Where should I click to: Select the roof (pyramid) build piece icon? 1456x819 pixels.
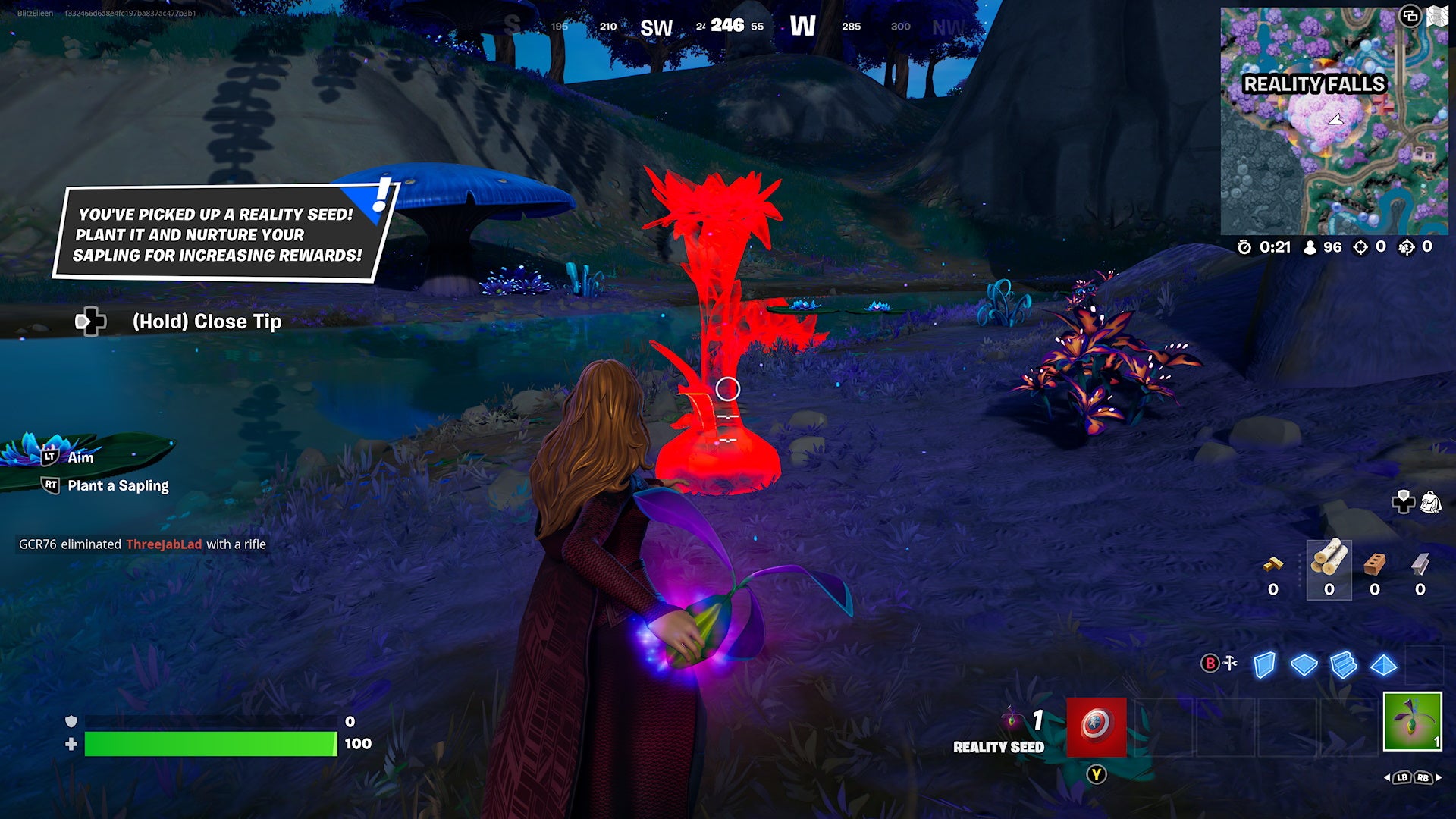point(1383,664)
